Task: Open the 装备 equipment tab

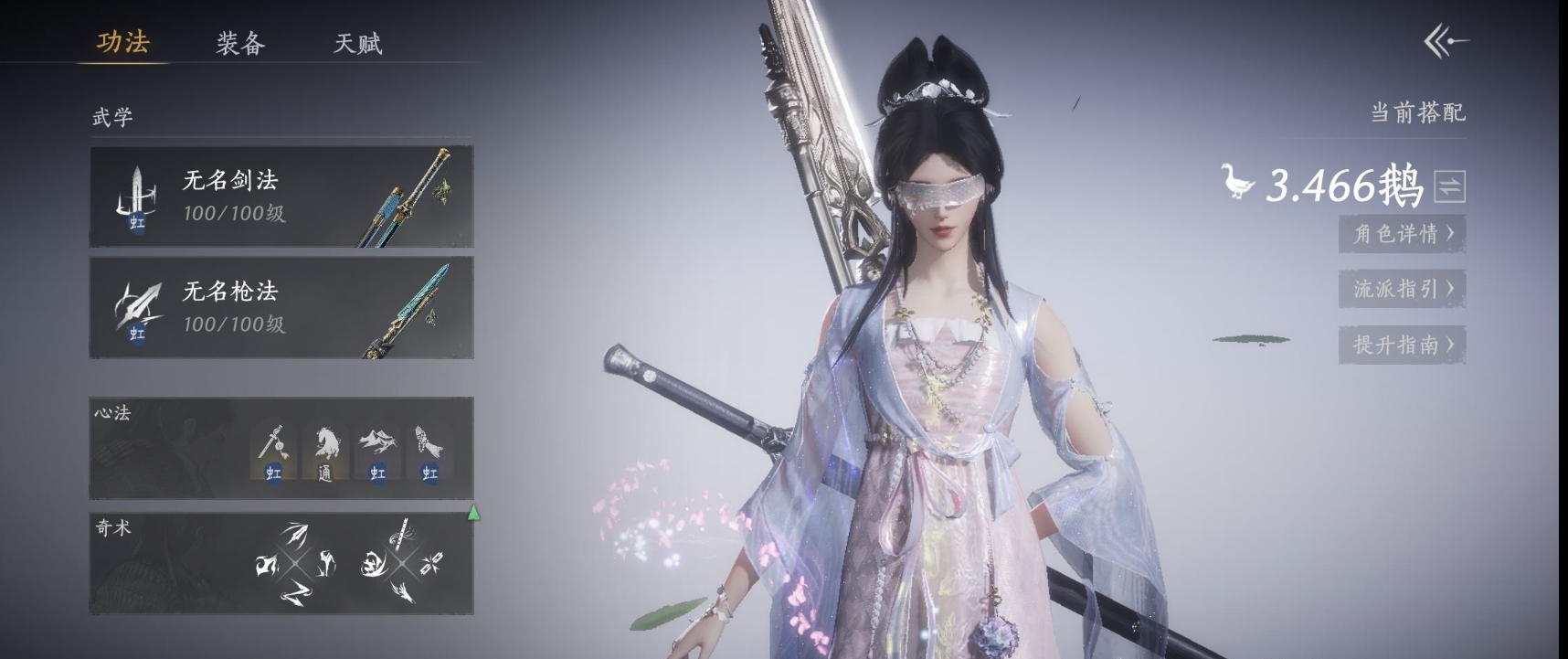Action: tap(240, 43)
